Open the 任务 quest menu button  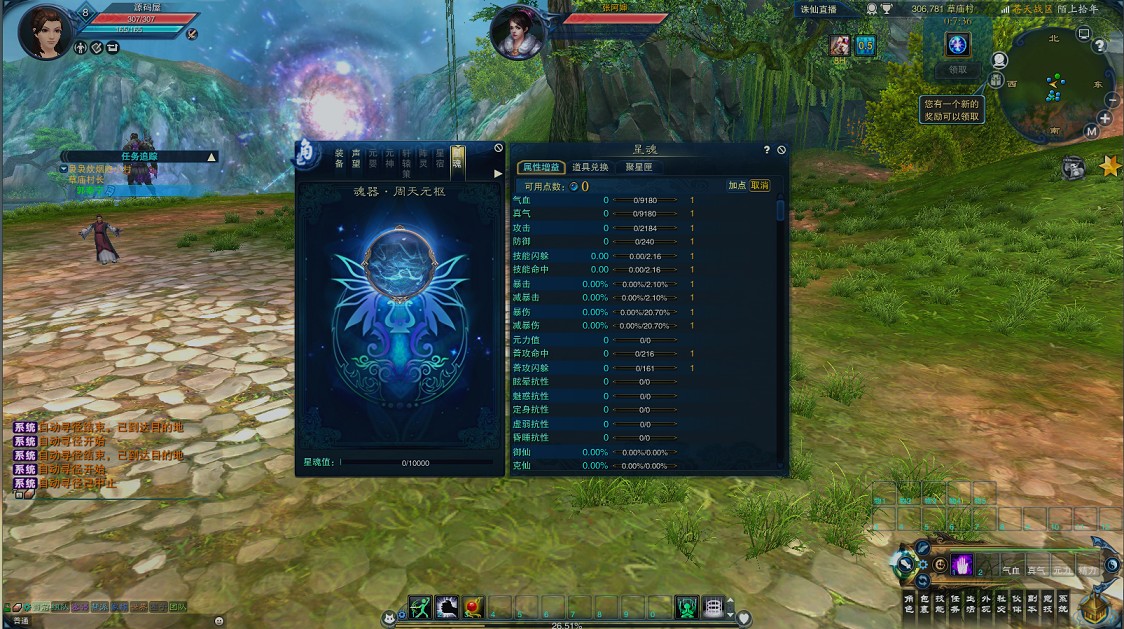click(955, 603)
